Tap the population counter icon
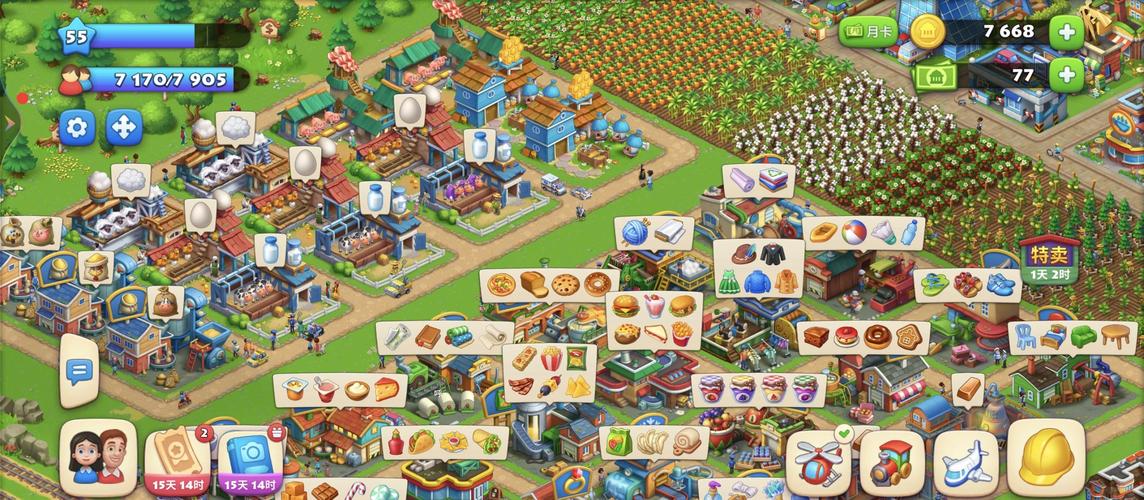 pyautogui.click(x=75, y=80)
